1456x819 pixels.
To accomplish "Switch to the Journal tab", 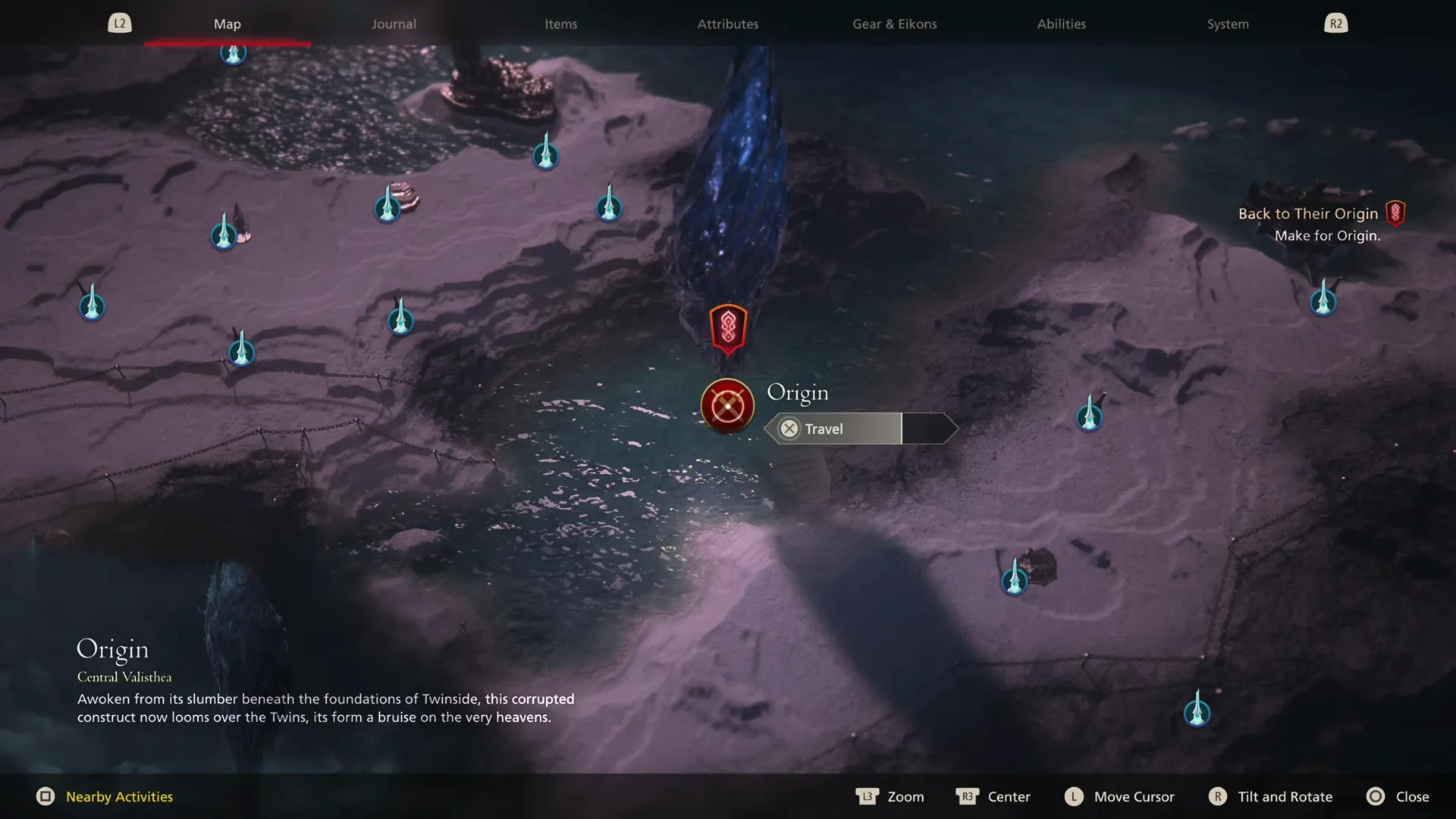I will 393,24.
